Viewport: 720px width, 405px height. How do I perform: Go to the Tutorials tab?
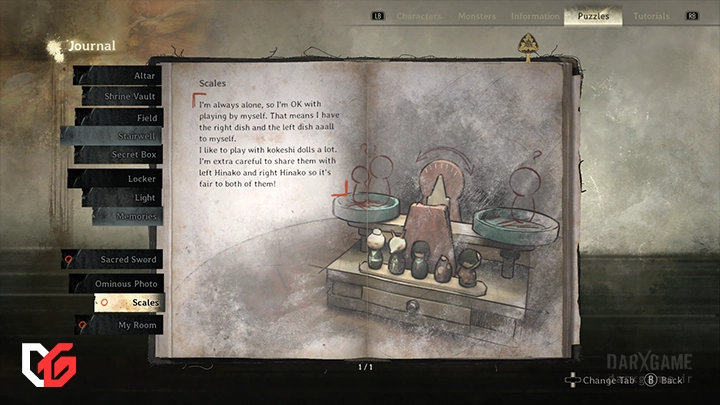pos(651,16)
